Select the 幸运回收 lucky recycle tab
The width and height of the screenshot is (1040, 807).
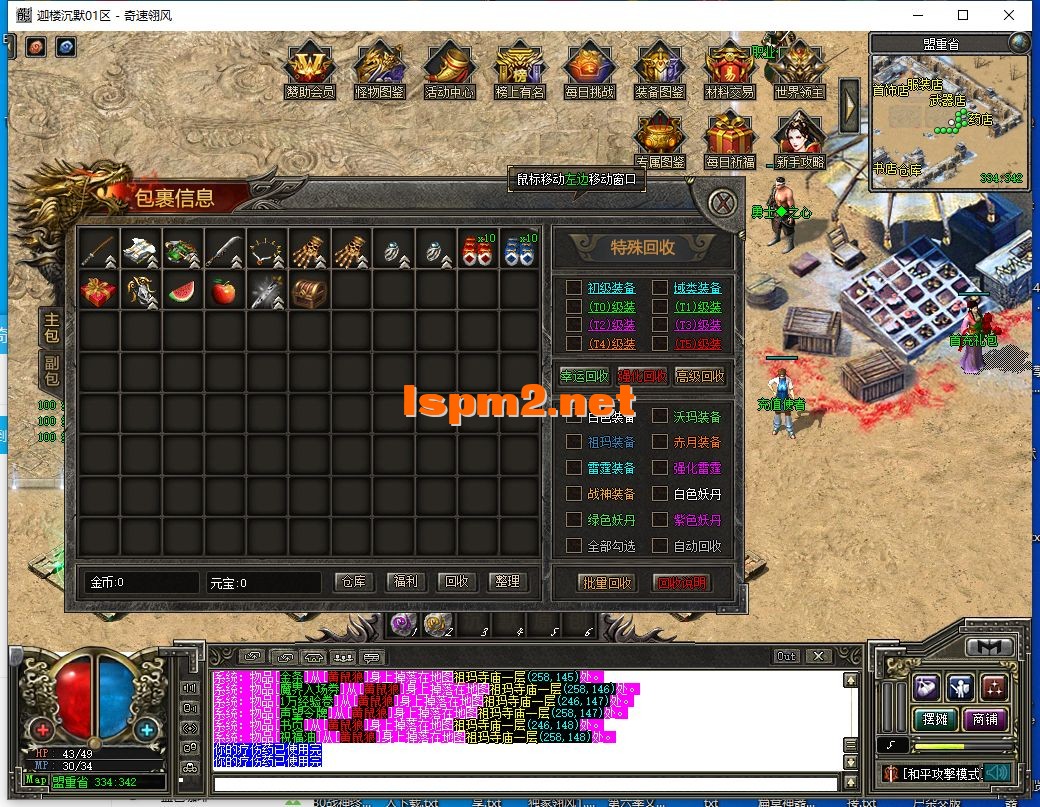(x=584, y=376)
